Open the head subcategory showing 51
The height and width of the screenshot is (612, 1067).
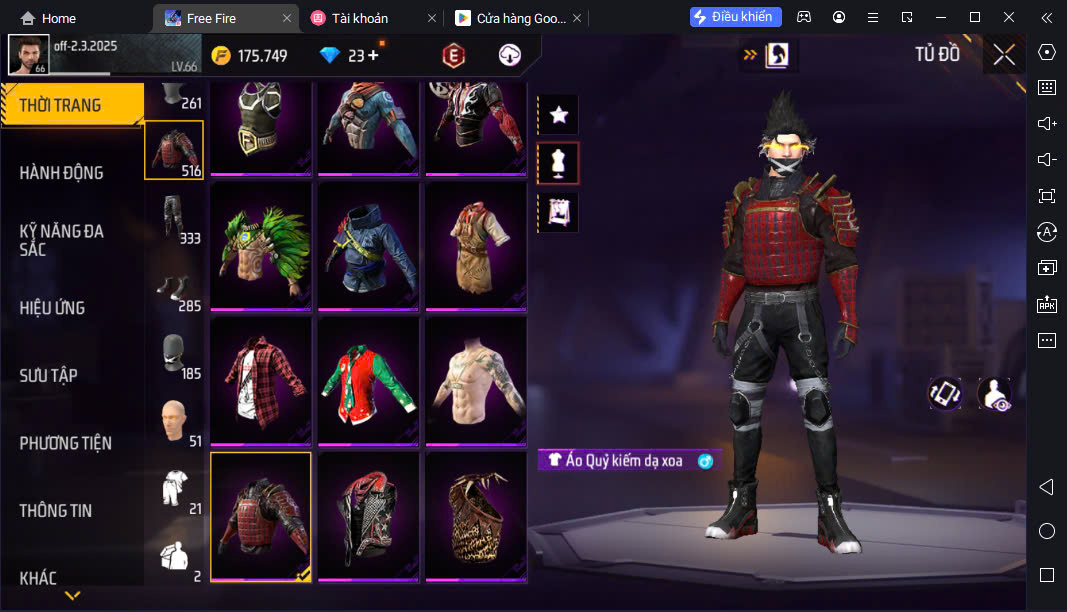(x=174, y=423)
